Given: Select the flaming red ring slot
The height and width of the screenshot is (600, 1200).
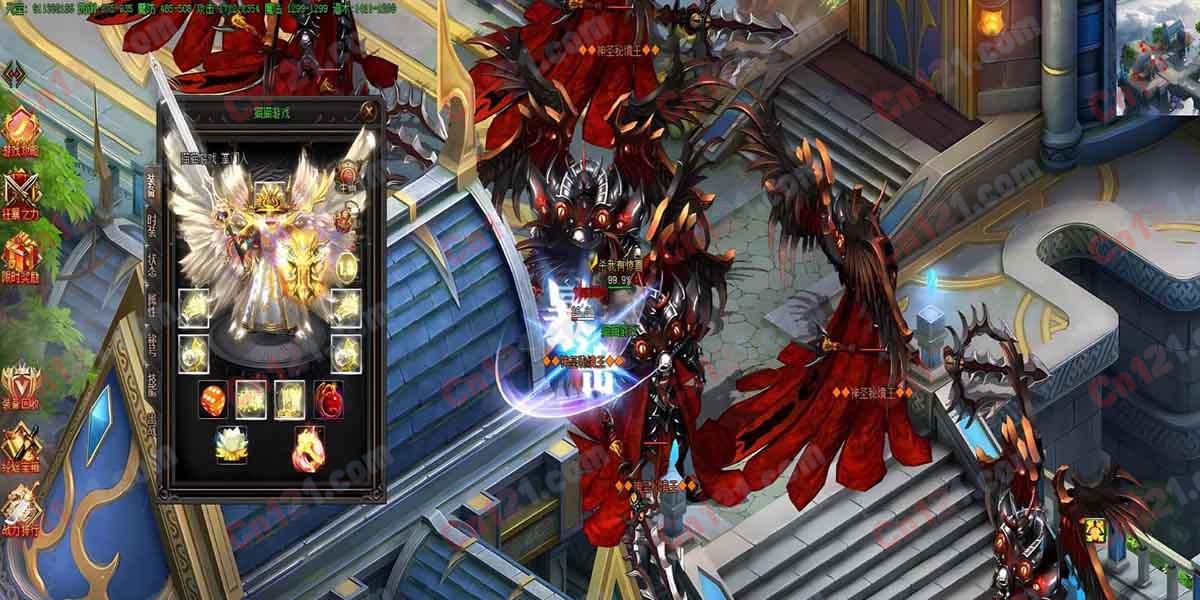Looking at the screenshot, I should [x=308, y=446].
